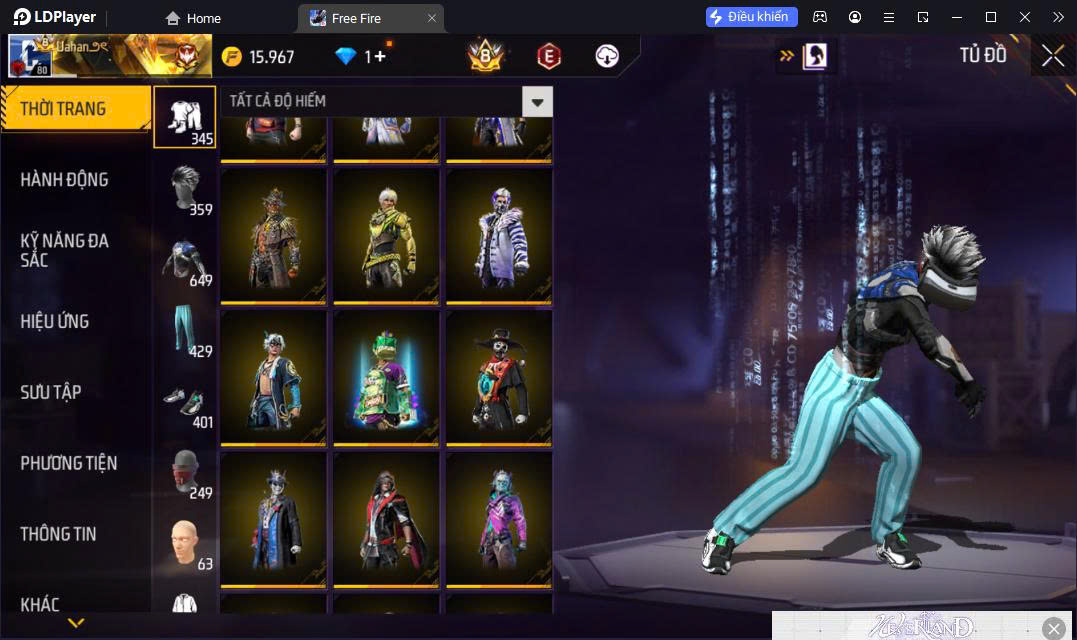
Task: Open the HIỆU ỨNG category
Action: (55, 321)
